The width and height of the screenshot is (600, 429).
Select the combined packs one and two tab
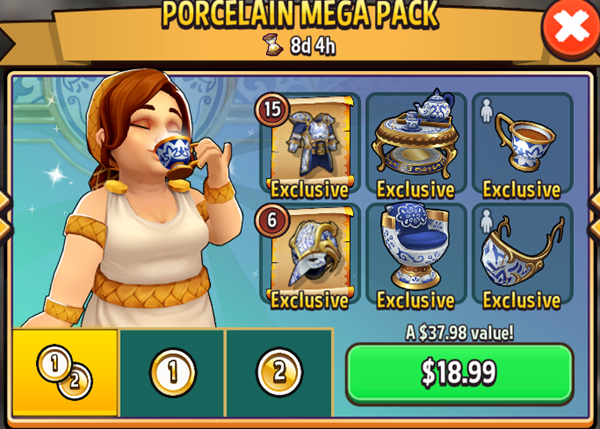click(x=65, y=375)
